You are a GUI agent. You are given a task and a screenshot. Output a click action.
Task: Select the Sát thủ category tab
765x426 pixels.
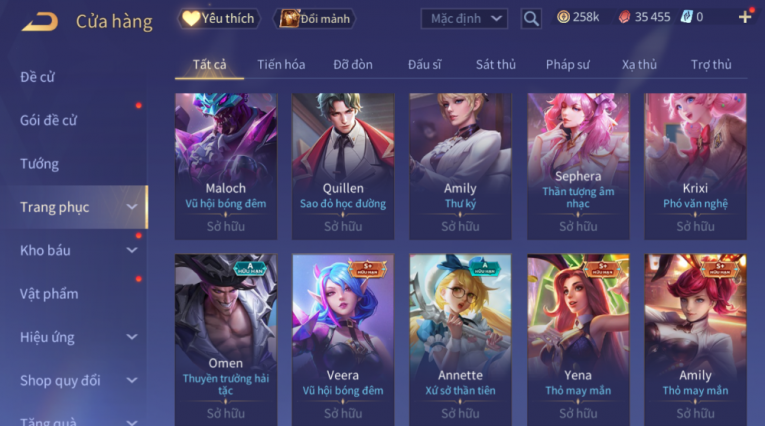click(496, 64)
